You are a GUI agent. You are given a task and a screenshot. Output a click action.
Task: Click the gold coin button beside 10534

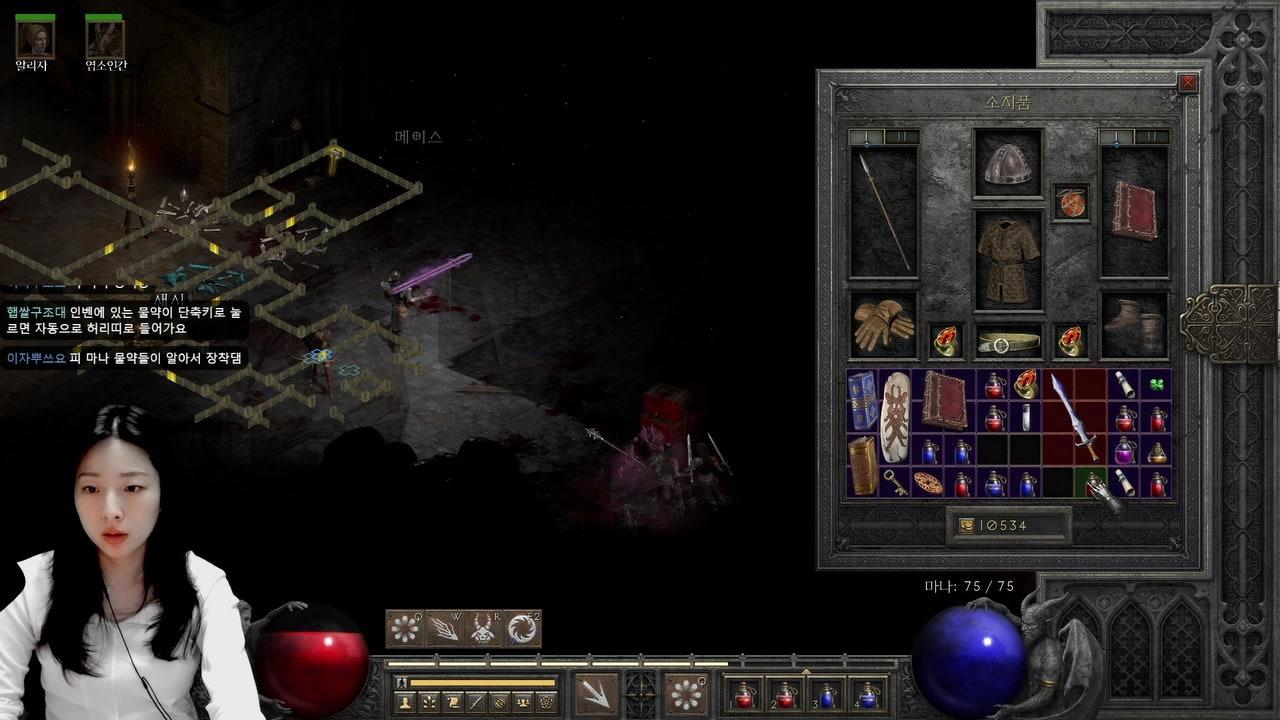click(x=966, y=525)
